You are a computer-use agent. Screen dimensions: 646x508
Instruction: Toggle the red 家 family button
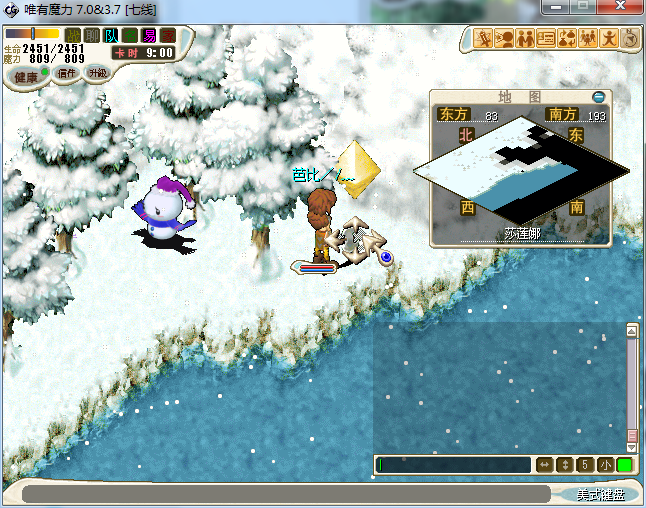pos(167,36)
